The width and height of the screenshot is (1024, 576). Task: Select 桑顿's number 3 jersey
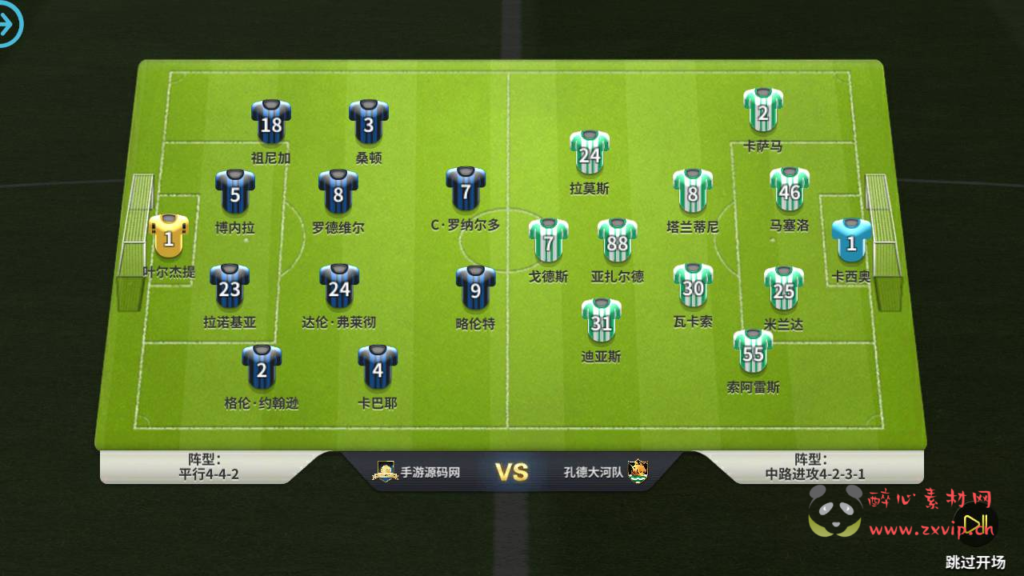(x=368, y=122)
